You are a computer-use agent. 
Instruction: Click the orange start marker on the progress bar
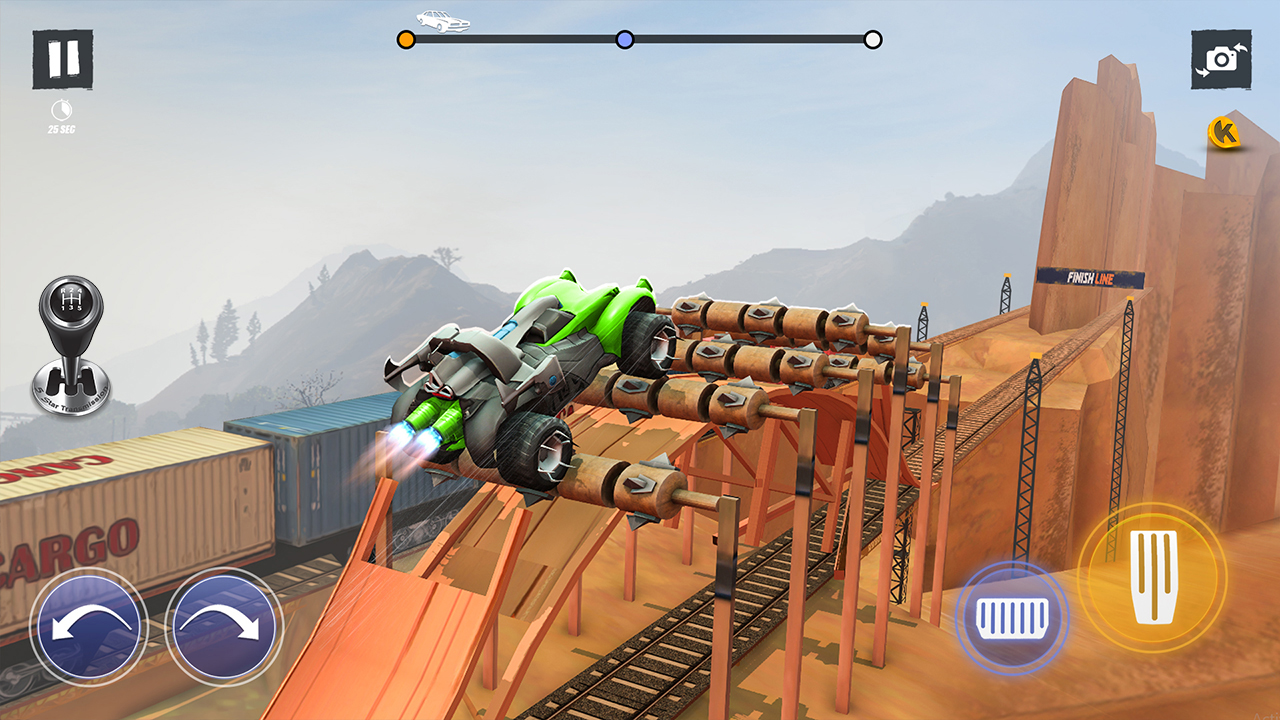[x=406, y=38]
